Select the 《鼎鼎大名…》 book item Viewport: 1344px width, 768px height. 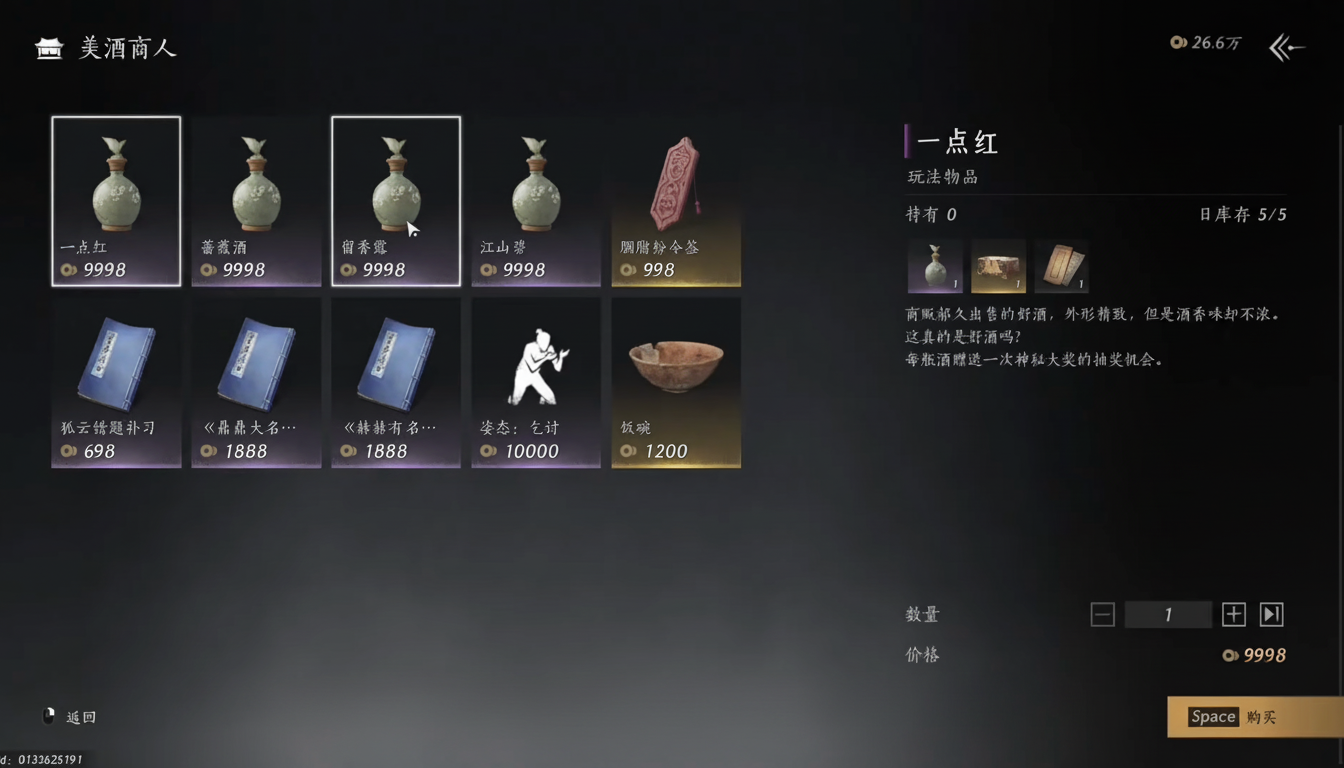(255, 380)
